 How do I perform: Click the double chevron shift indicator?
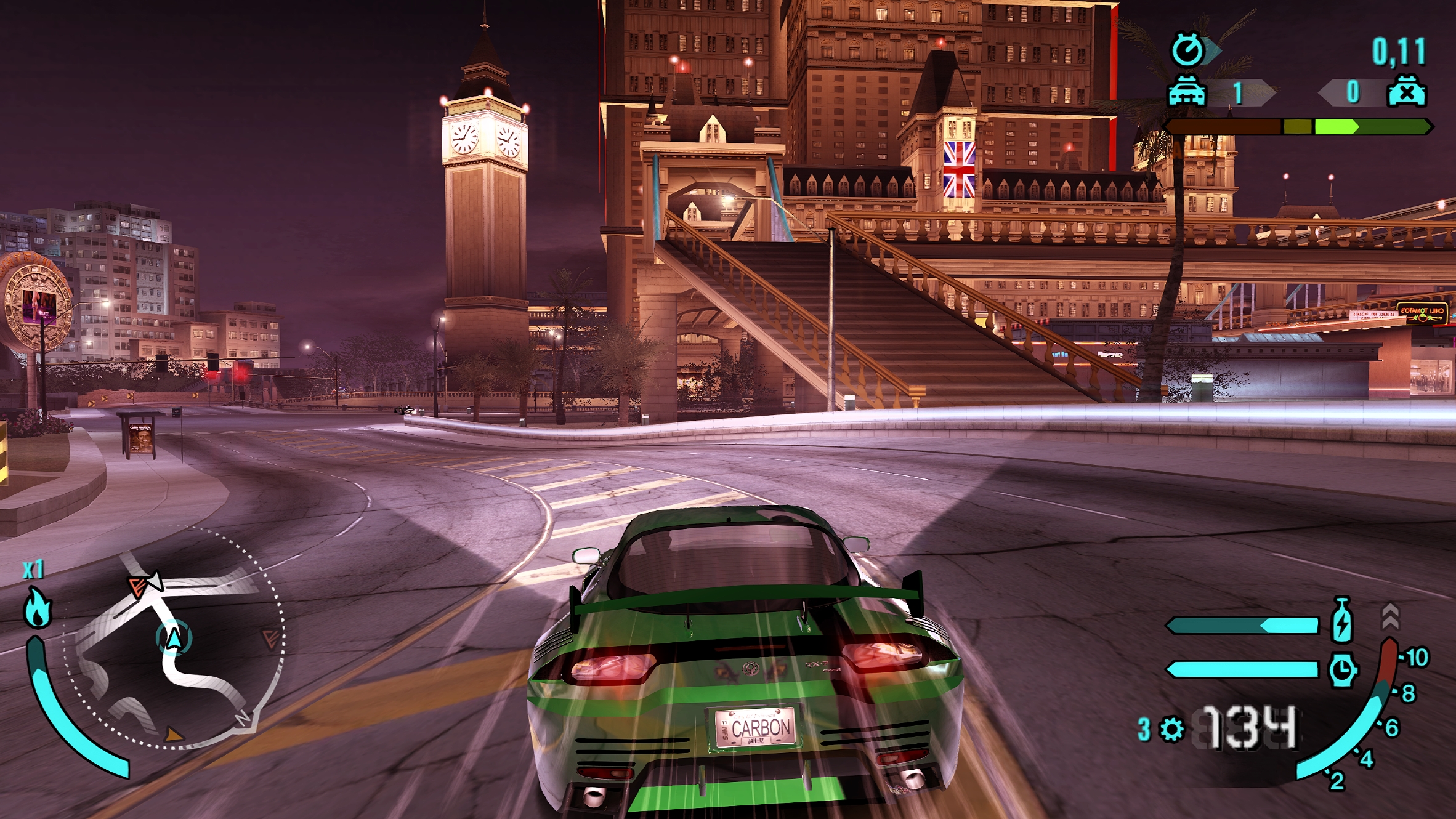coord(1390,616)
